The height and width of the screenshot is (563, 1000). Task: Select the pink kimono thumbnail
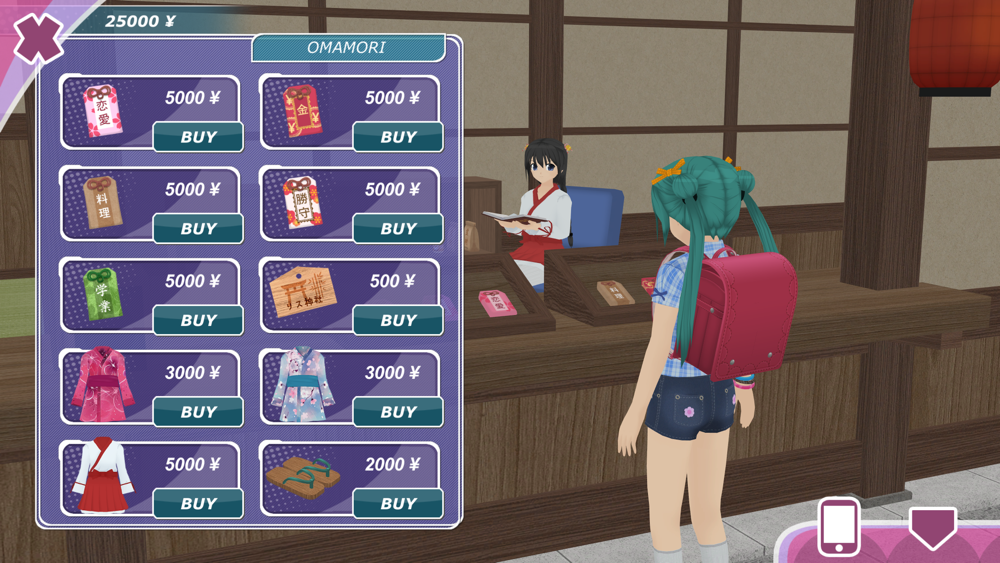point(102,385)
